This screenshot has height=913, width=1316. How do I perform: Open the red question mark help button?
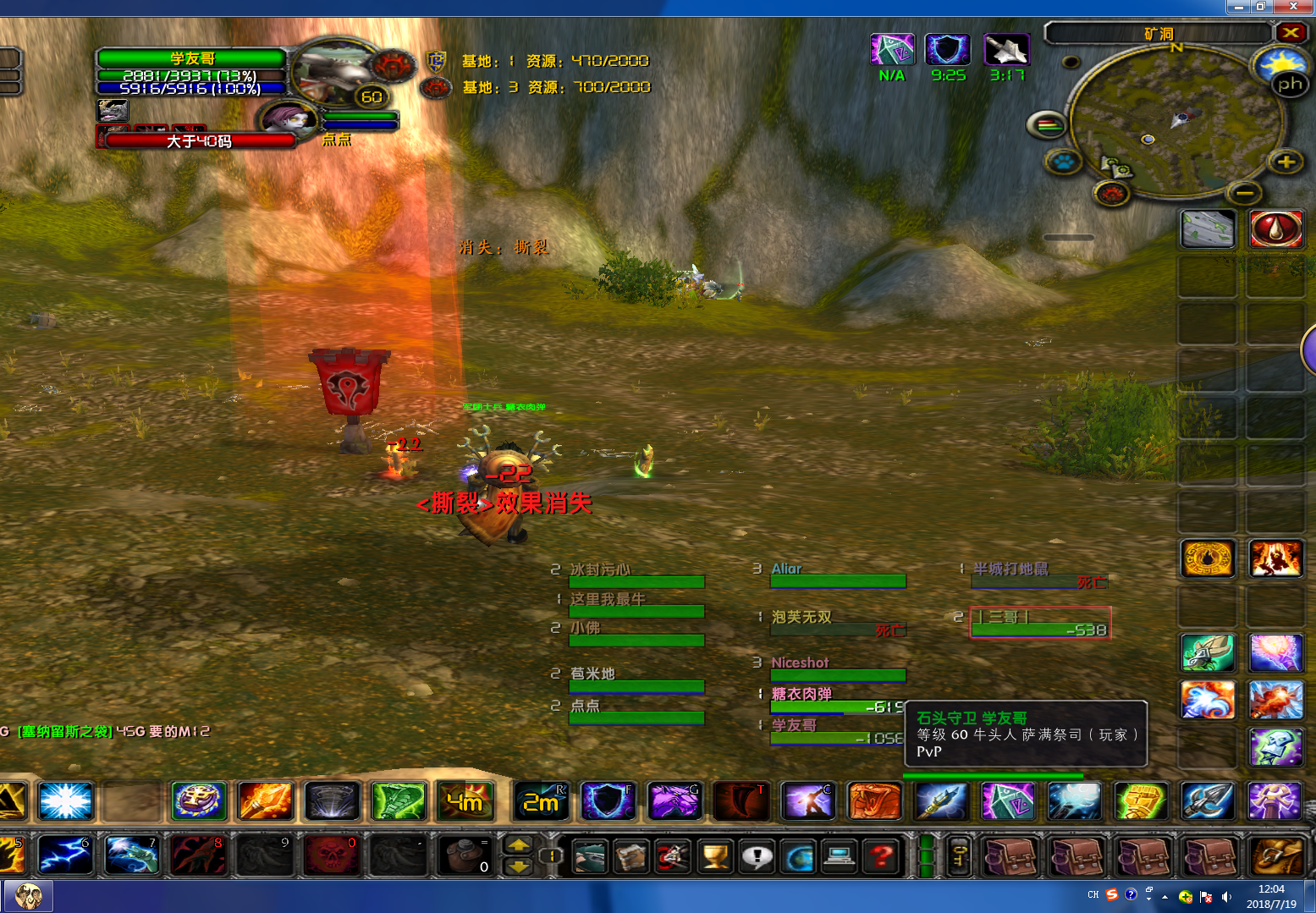click(882, 856)
